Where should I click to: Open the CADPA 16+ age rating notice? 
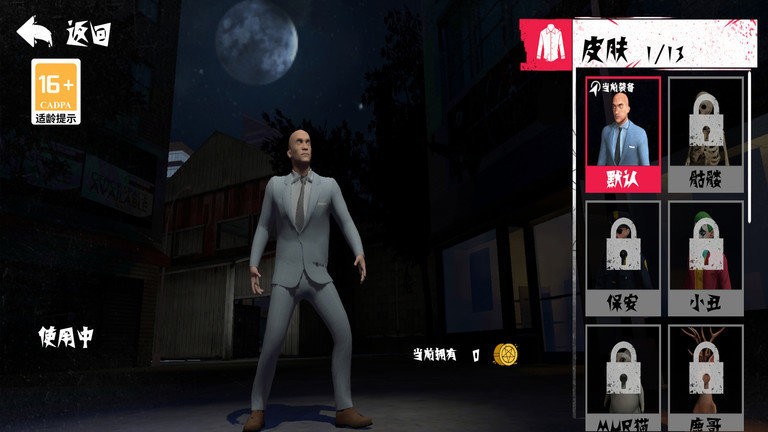(x=56, y=92)
